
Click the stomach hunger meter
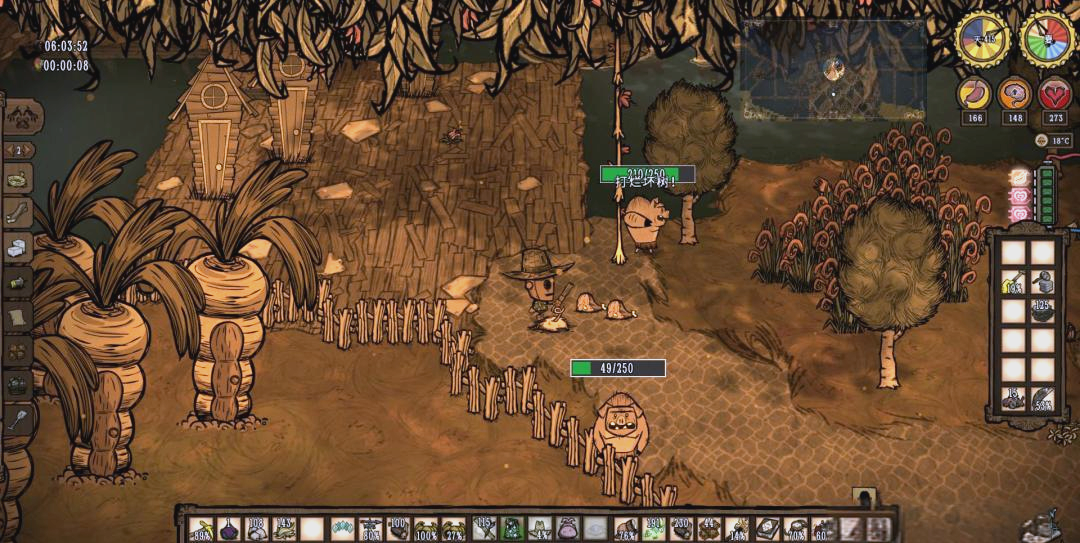[x=974, y=94]
